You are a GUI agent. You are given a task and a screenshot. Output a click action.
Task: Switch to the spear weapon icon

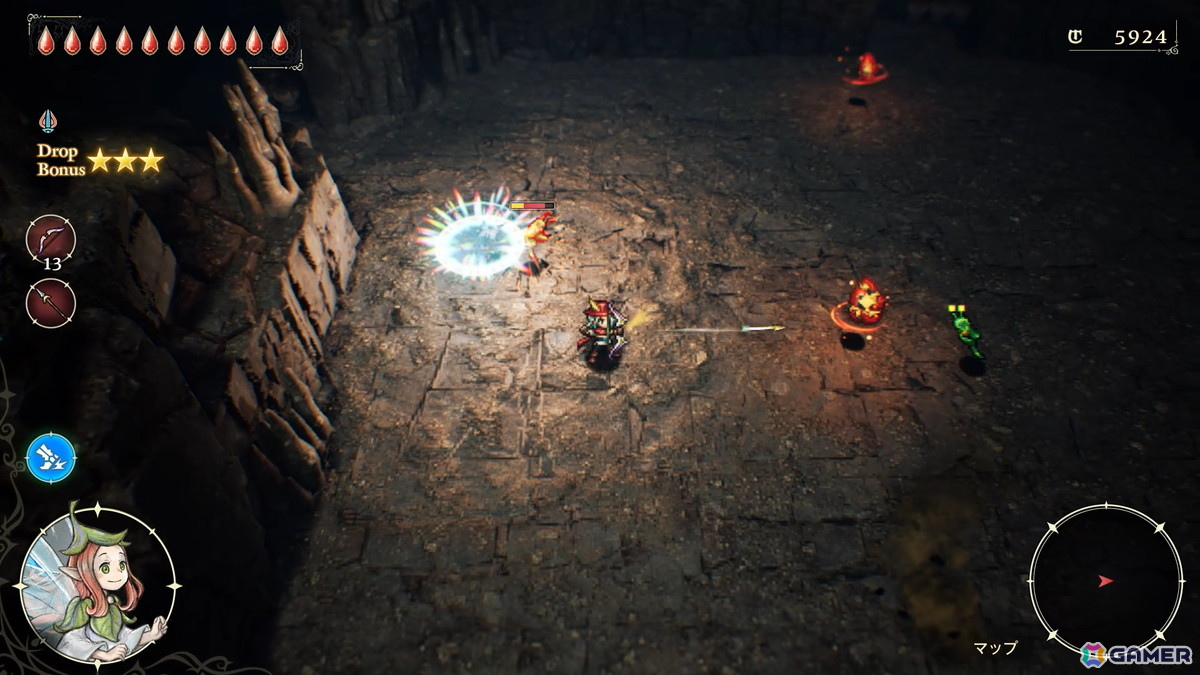click(x=50, y=303)
